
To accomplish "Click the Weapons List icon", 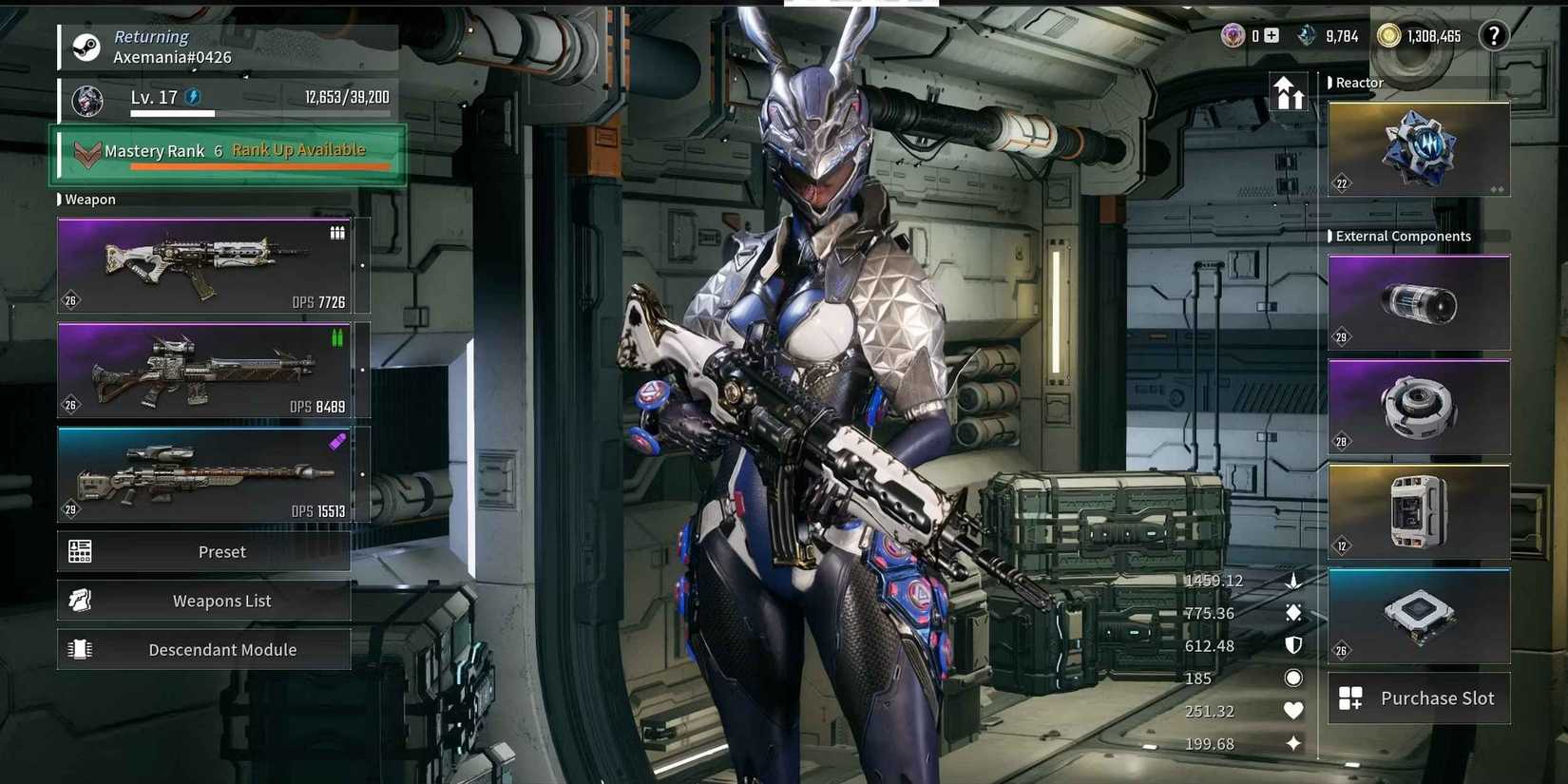I will click(80, 600).
